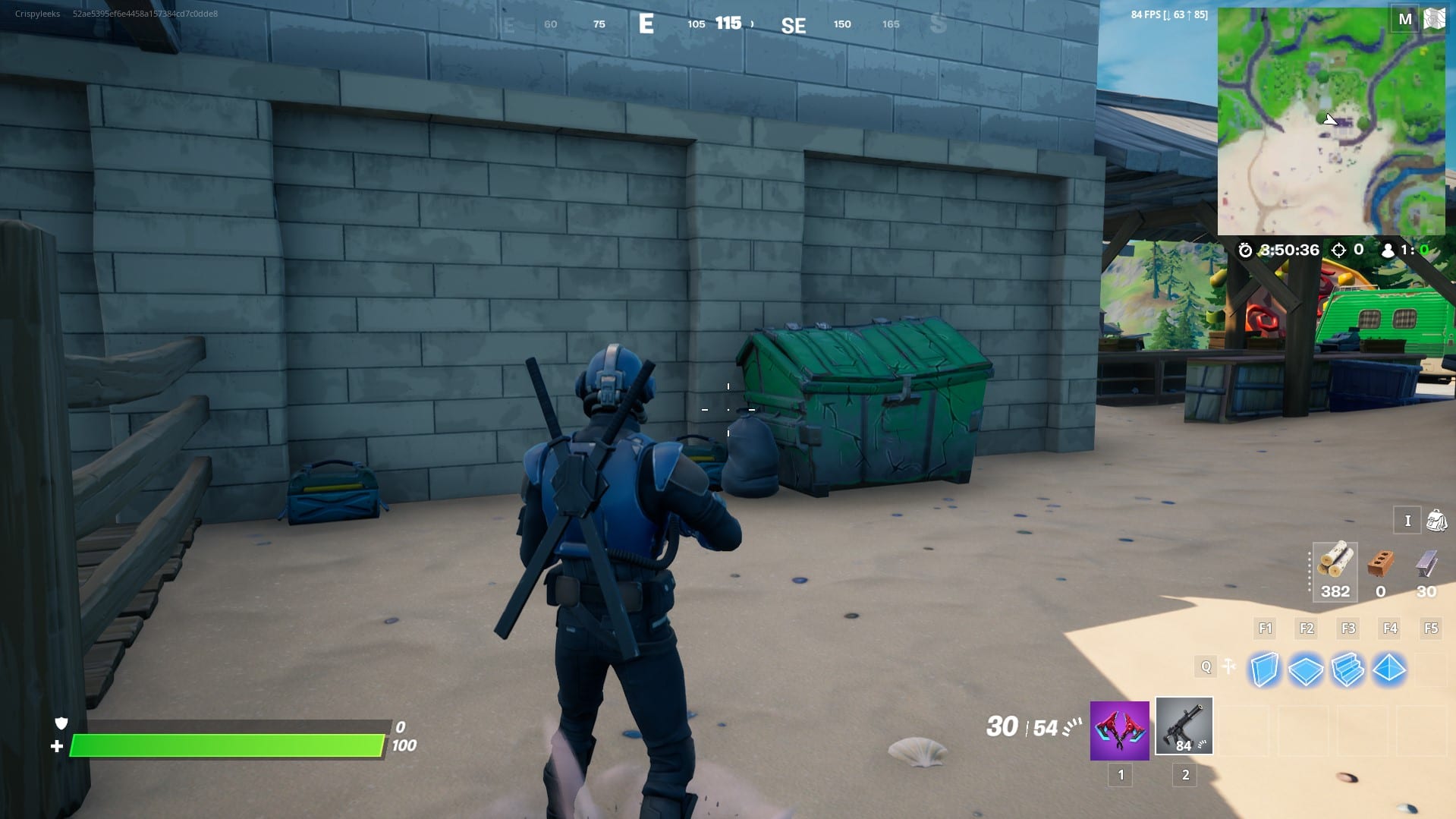Click the I inventory key hint box
This screenshot has width=1456, height=819.
coord(1407,521)
